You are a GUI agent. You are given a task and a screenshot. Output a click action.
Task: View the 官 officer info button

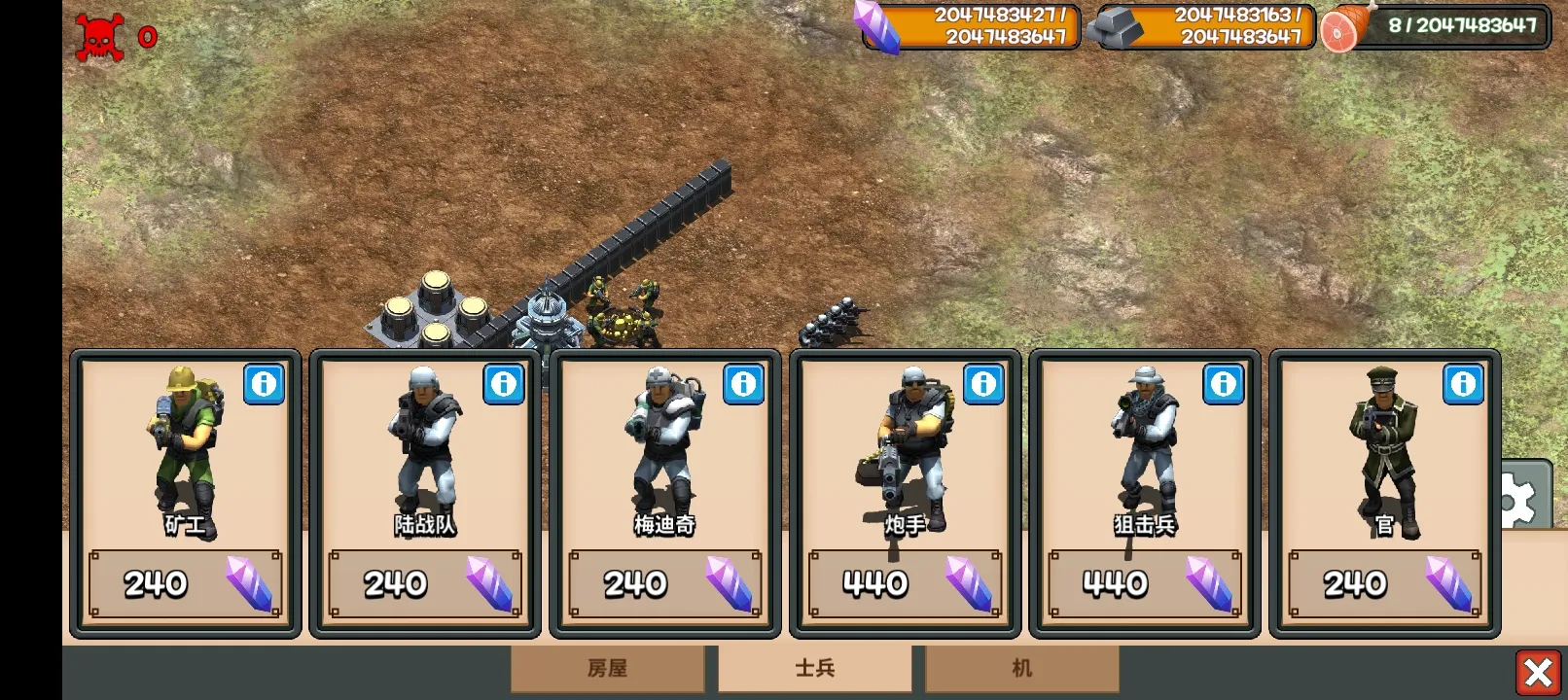1464,384
